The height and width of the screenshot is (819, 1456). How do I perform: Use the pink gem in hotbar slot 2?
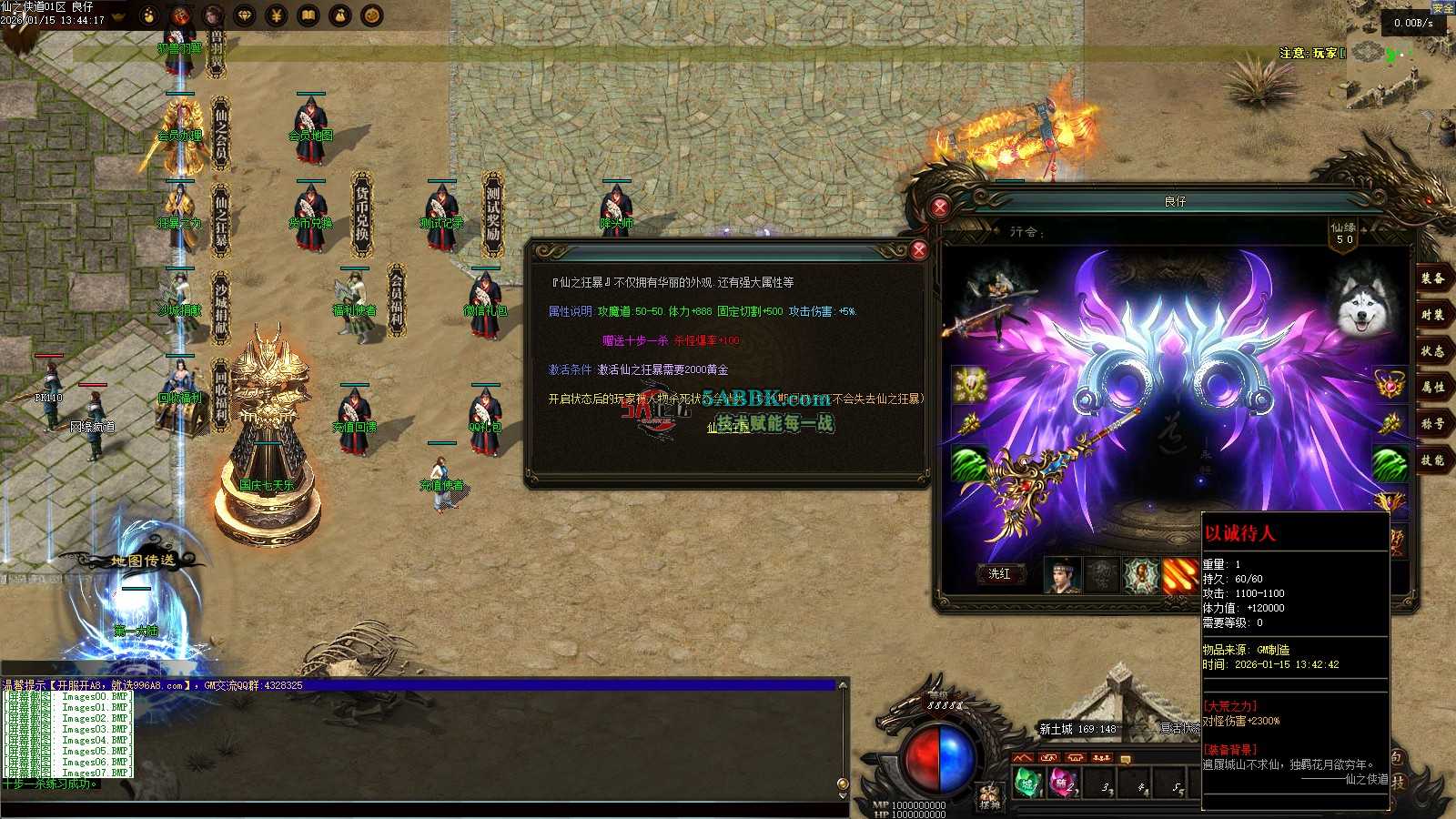pyautogui.click(x=1064, y=784)
